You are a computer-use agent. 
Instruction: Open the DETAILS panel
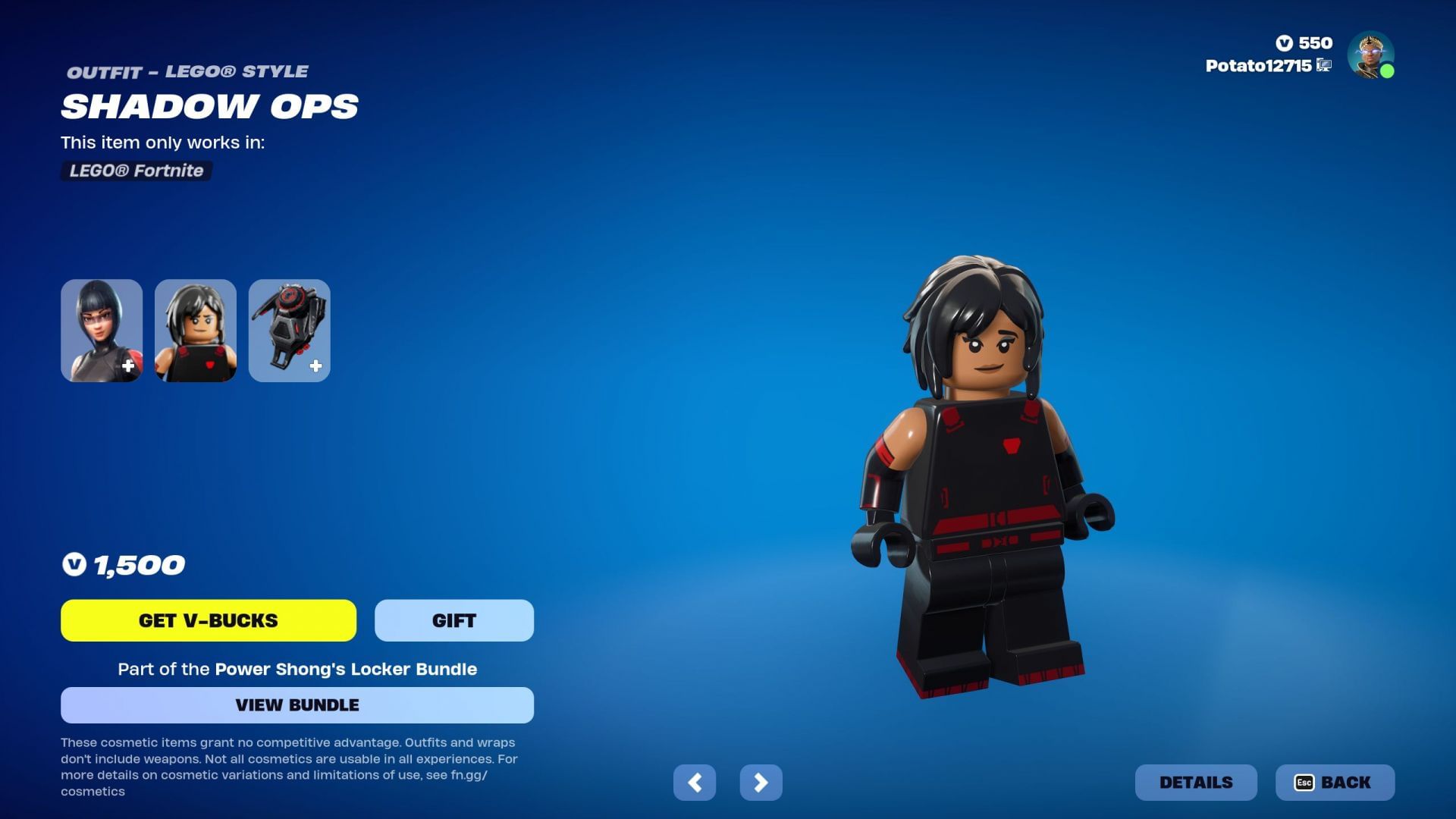point(1195,782)
